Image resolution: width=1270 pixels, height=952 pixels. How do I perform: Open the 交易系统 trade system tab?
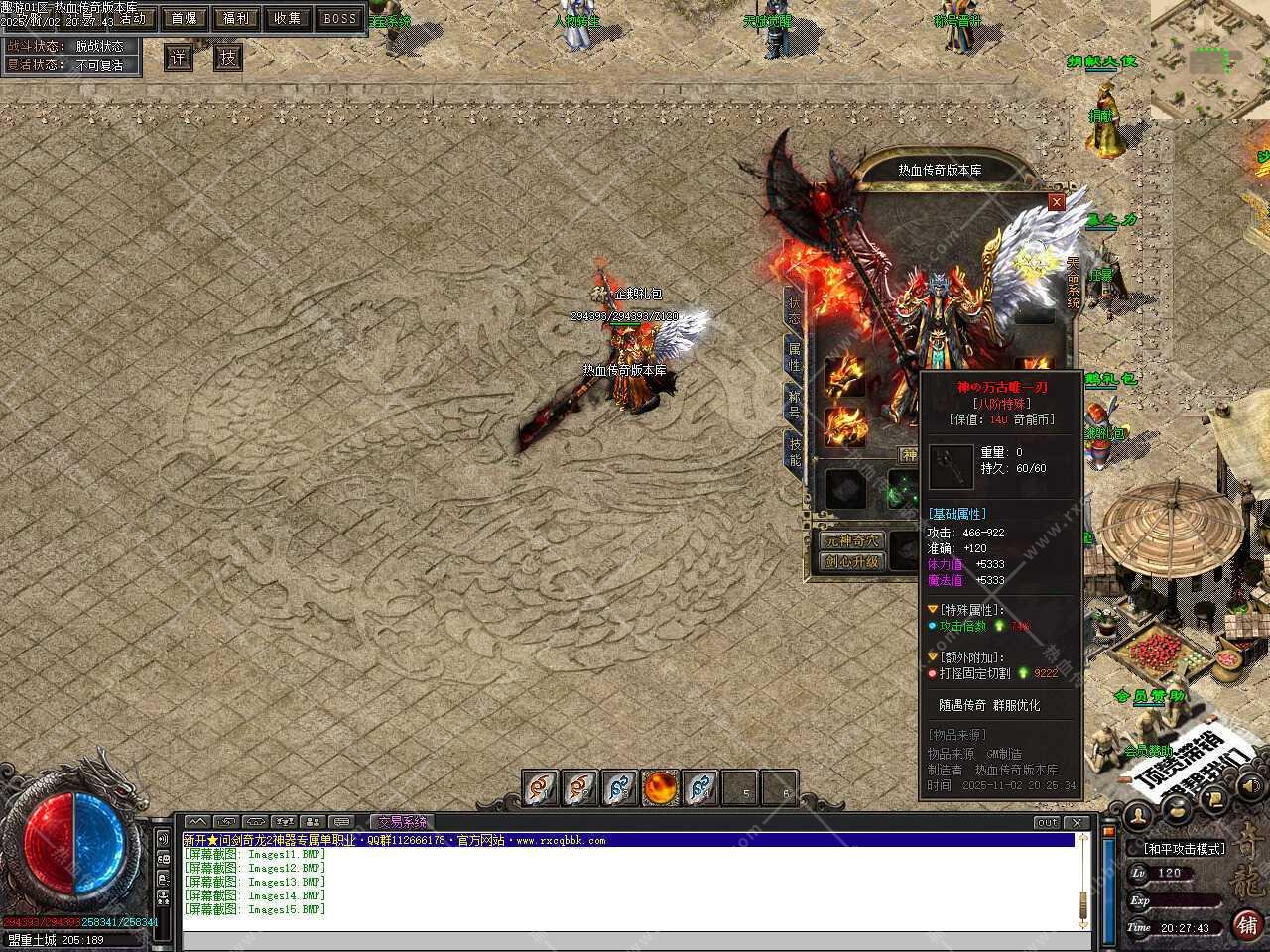pyautogui.click(x=402, y=822)
